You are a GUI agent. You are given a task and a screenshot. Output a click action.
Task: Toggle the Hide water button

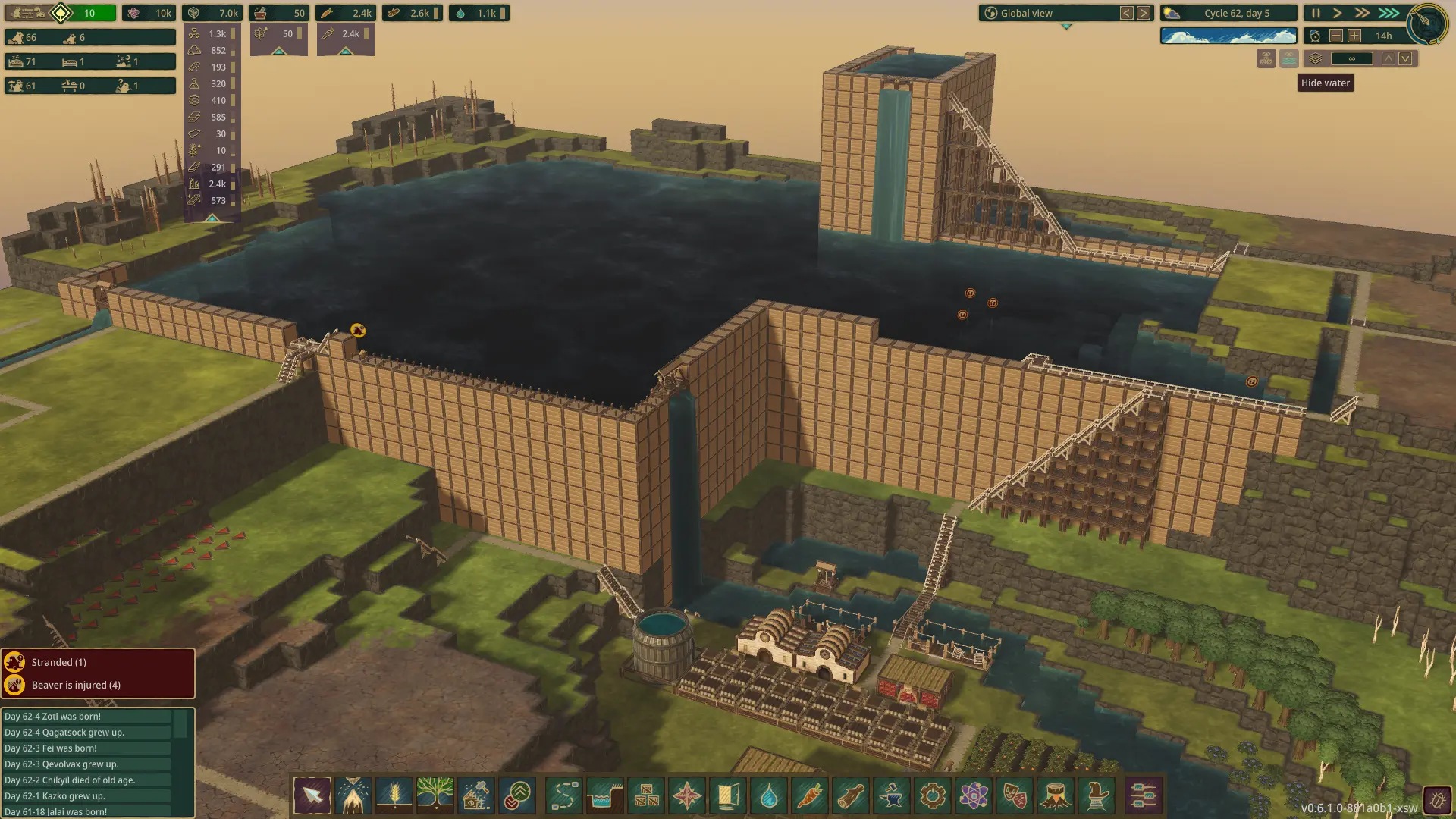(1288, 58)
